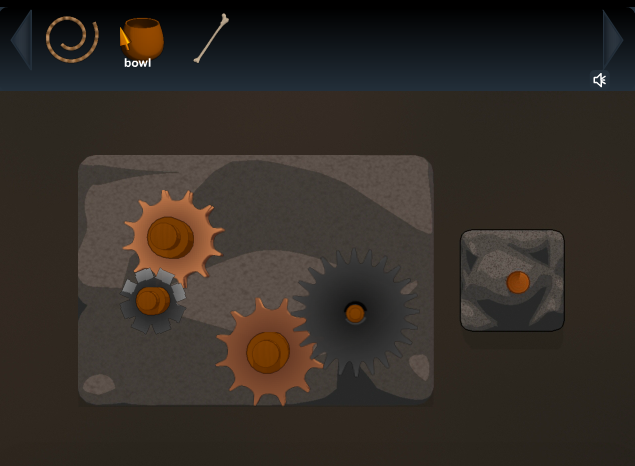
Task: Select the lower orange gear
Action: [267, 351]
